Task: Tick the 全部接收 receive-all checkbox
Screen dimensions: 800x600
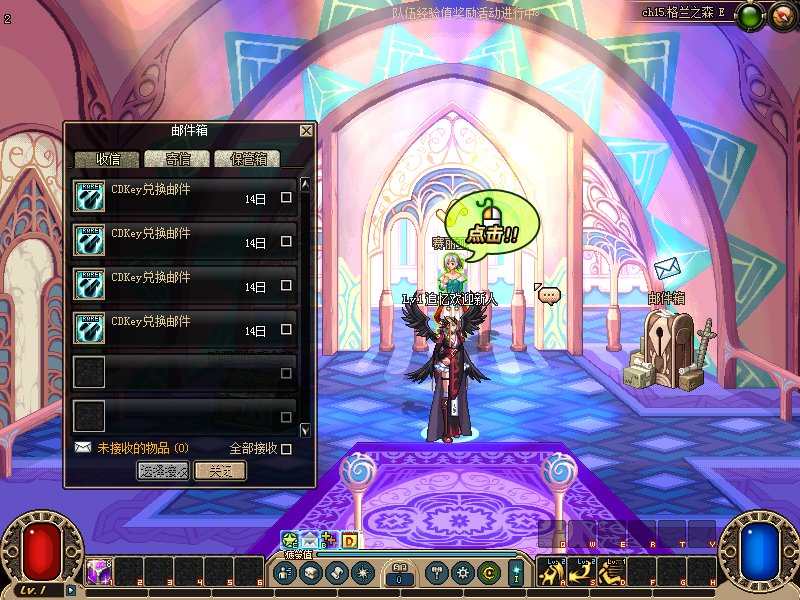Action: (287, 449)
